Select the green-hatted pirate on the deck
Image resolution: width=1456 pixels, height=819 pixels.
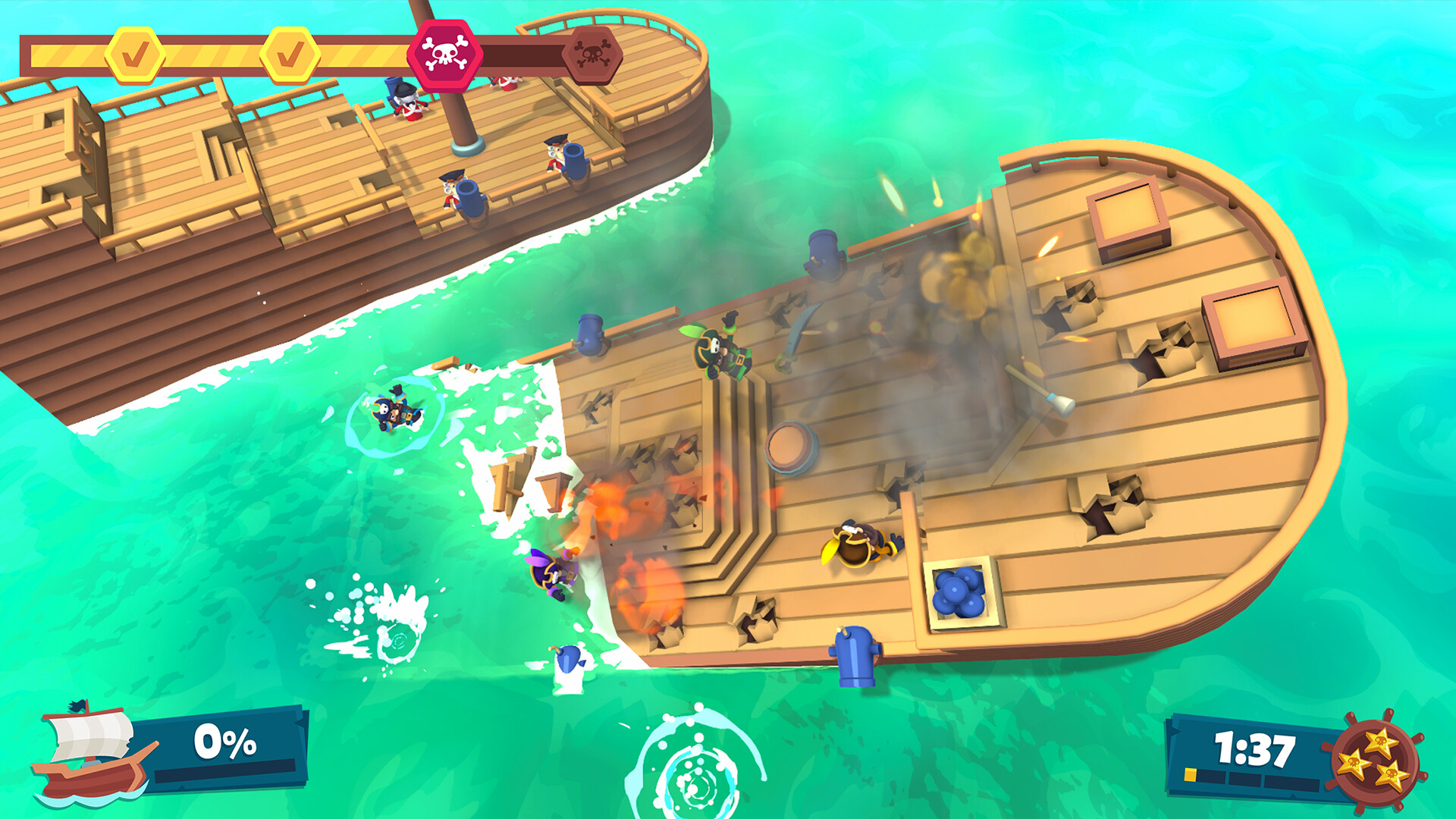tap(720, 353)
